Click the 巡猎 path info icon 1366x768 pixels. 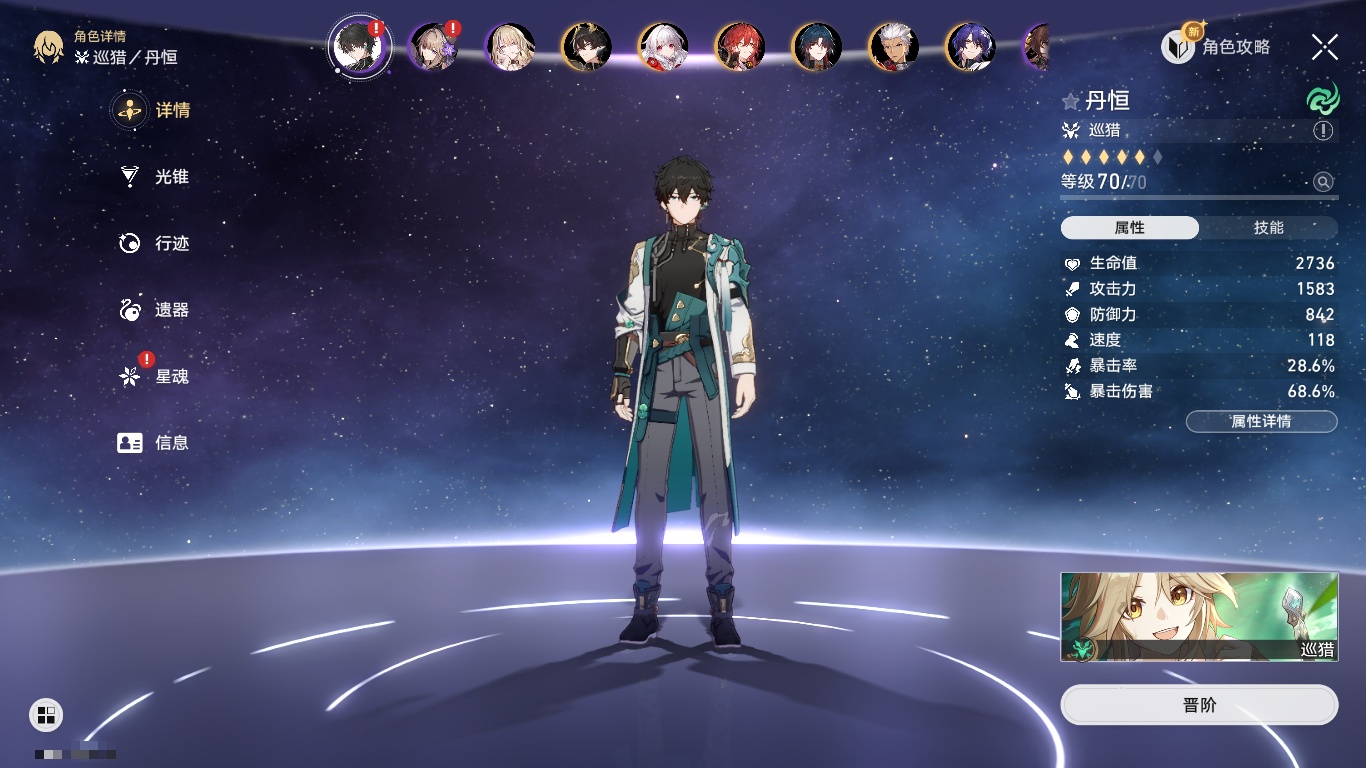point(1323,130)
